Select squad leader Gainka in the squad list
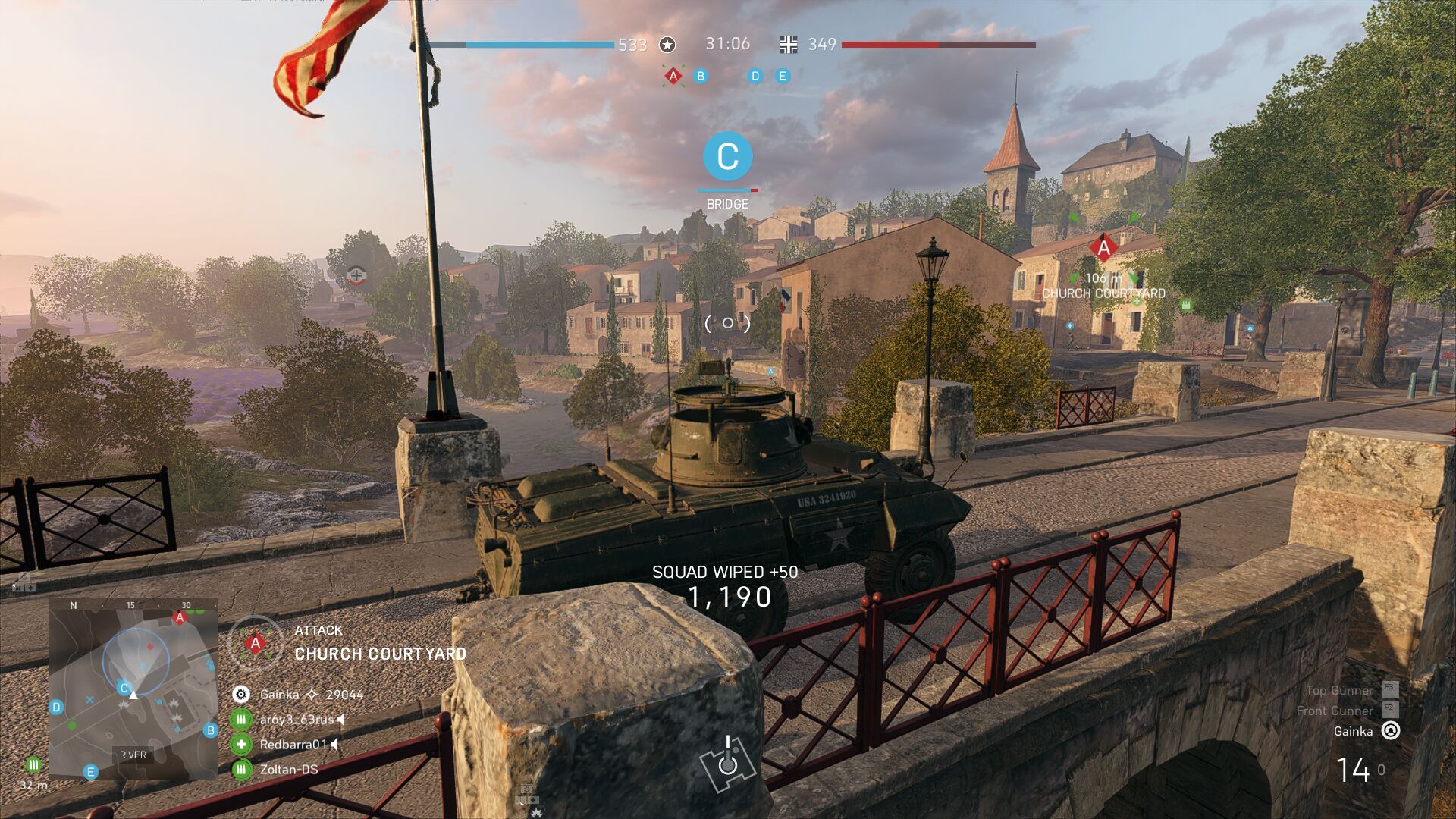Viewport: 1456px width, 819px height. (x=279, y=695)
